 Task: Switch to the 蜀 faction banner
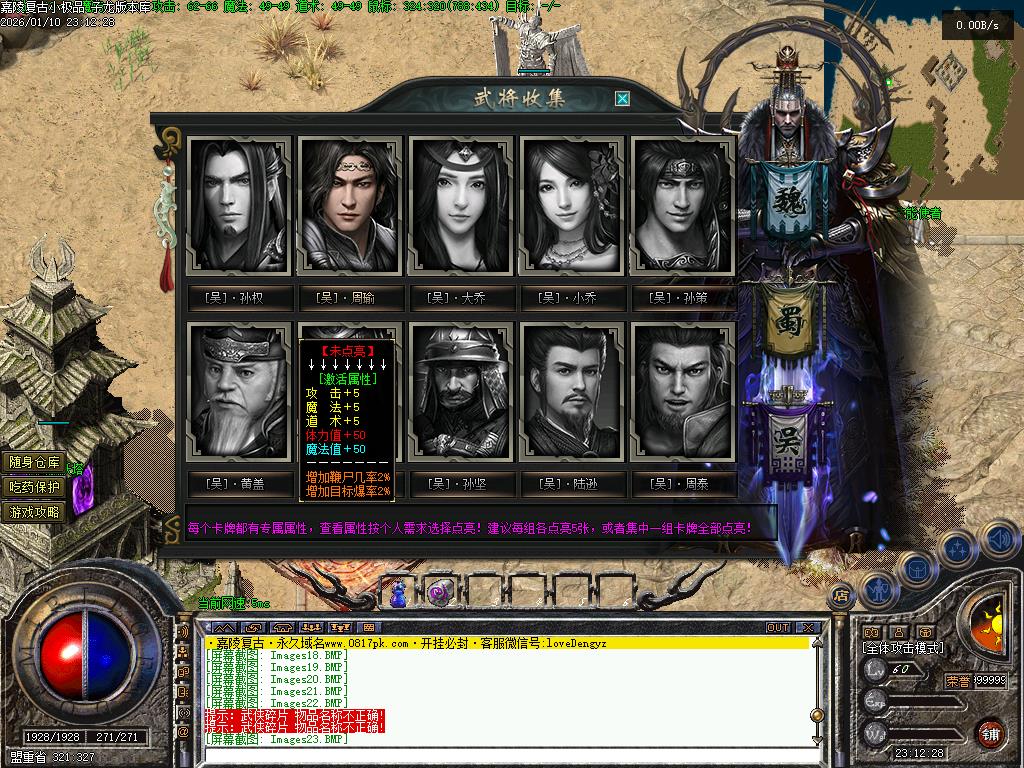tap(787, 320)
